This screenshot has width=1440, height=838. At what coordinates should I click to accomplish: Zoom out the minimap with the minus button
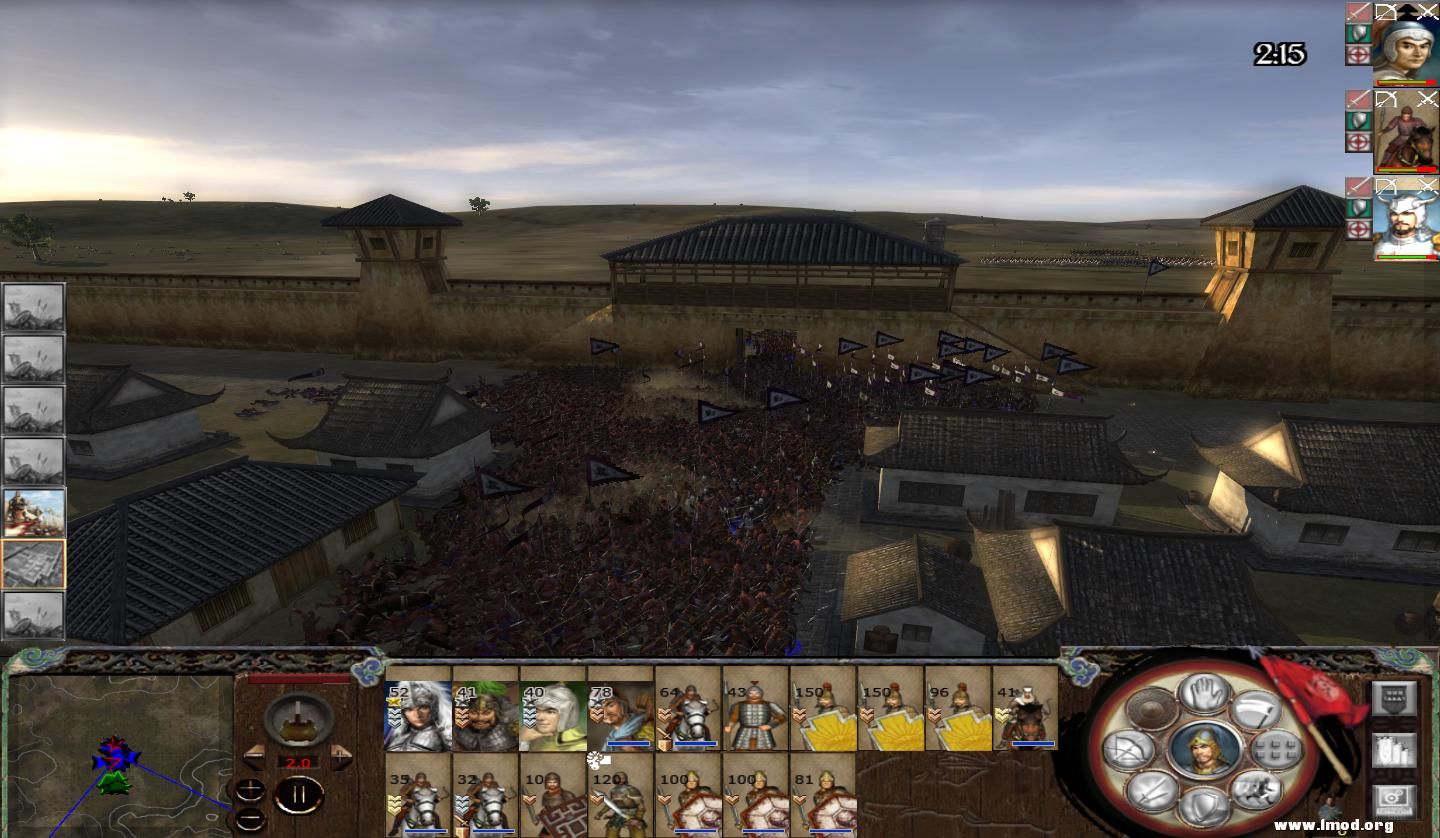point(250,816)
